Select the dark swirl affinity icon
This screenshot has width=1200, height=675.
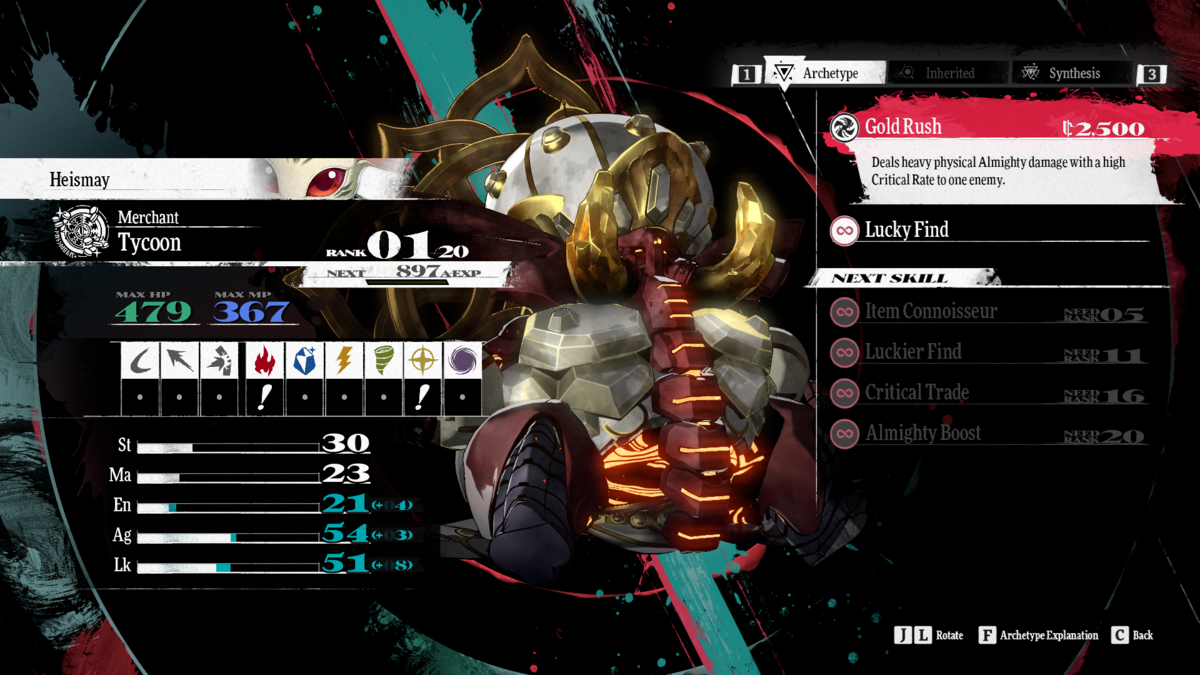point(462,361)
